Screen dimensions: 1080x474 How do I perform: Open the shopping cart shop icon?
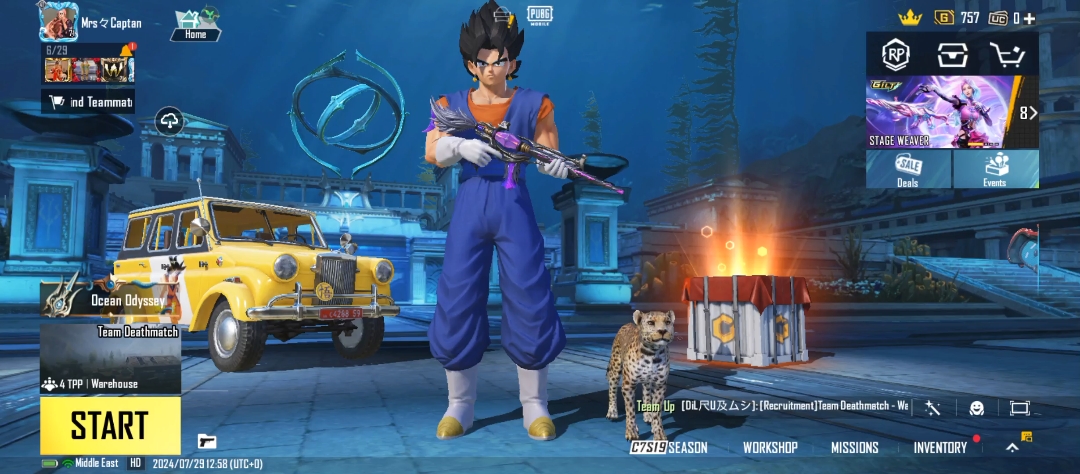pyautogui.click(x=1007, y=54)
